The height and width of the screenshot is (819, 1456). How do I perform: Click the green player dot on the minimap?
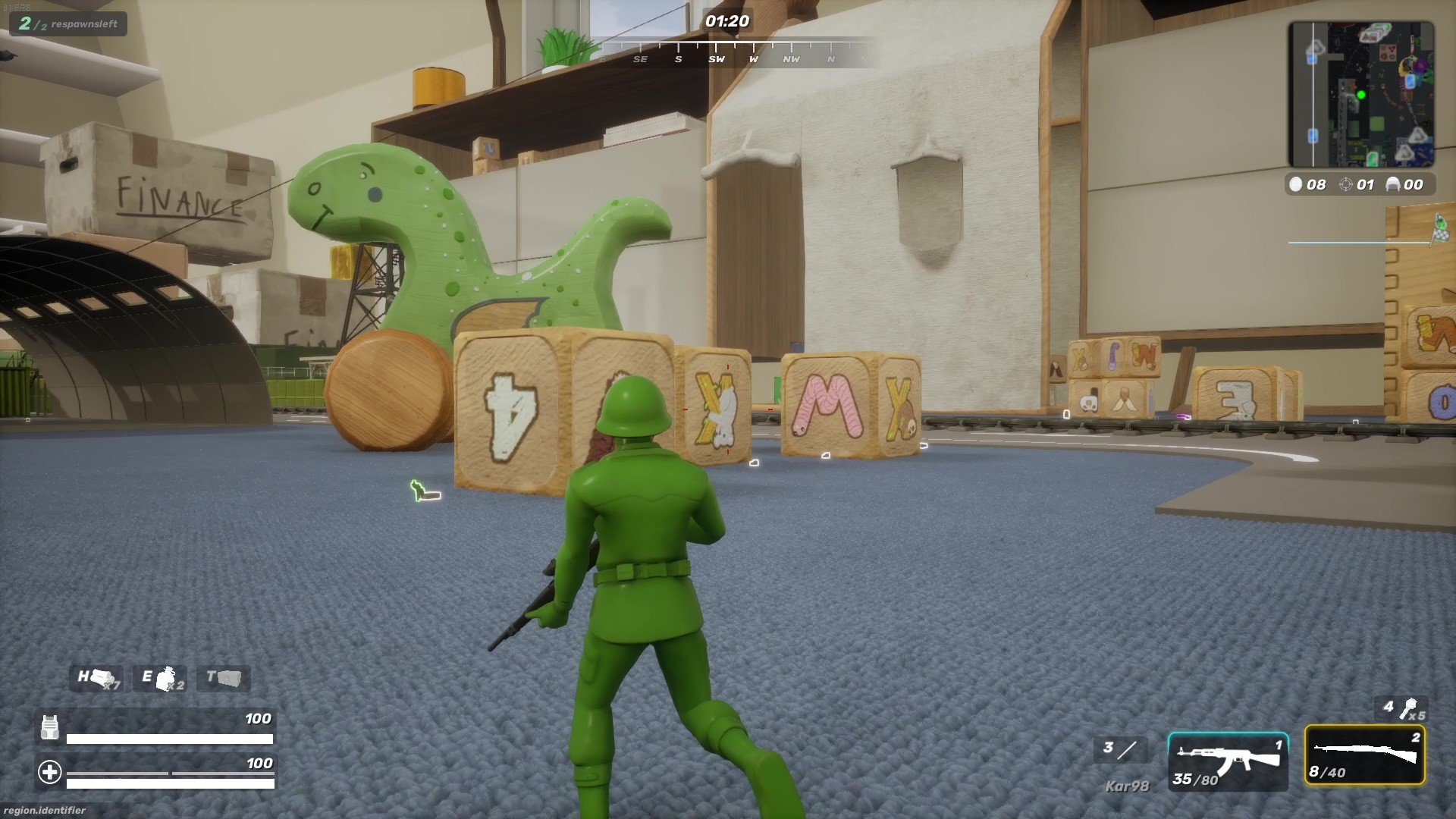click(x=1362, y=95)
